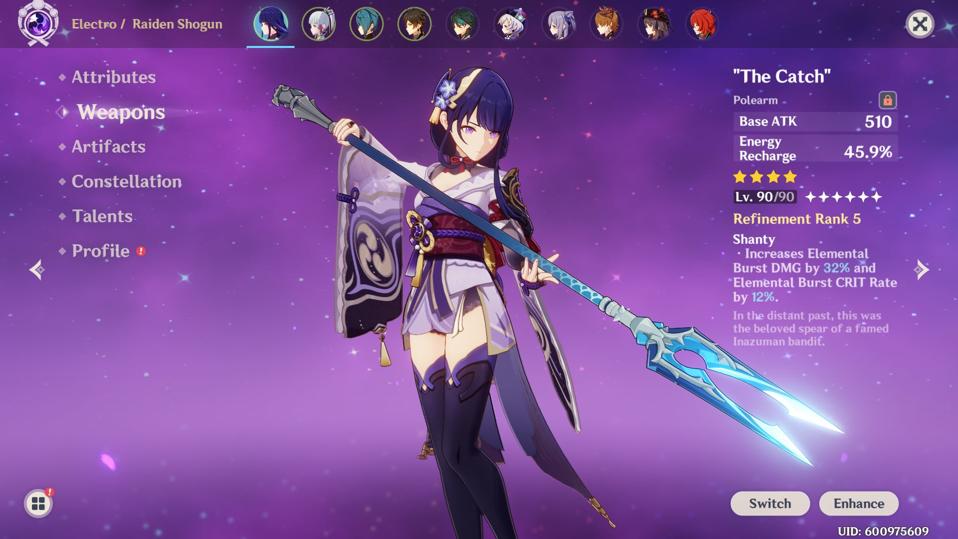Image resolution: width=958 pixels, height=539 pixels.
Task: Go to the next character with right arrow
Action: point(922,269)
